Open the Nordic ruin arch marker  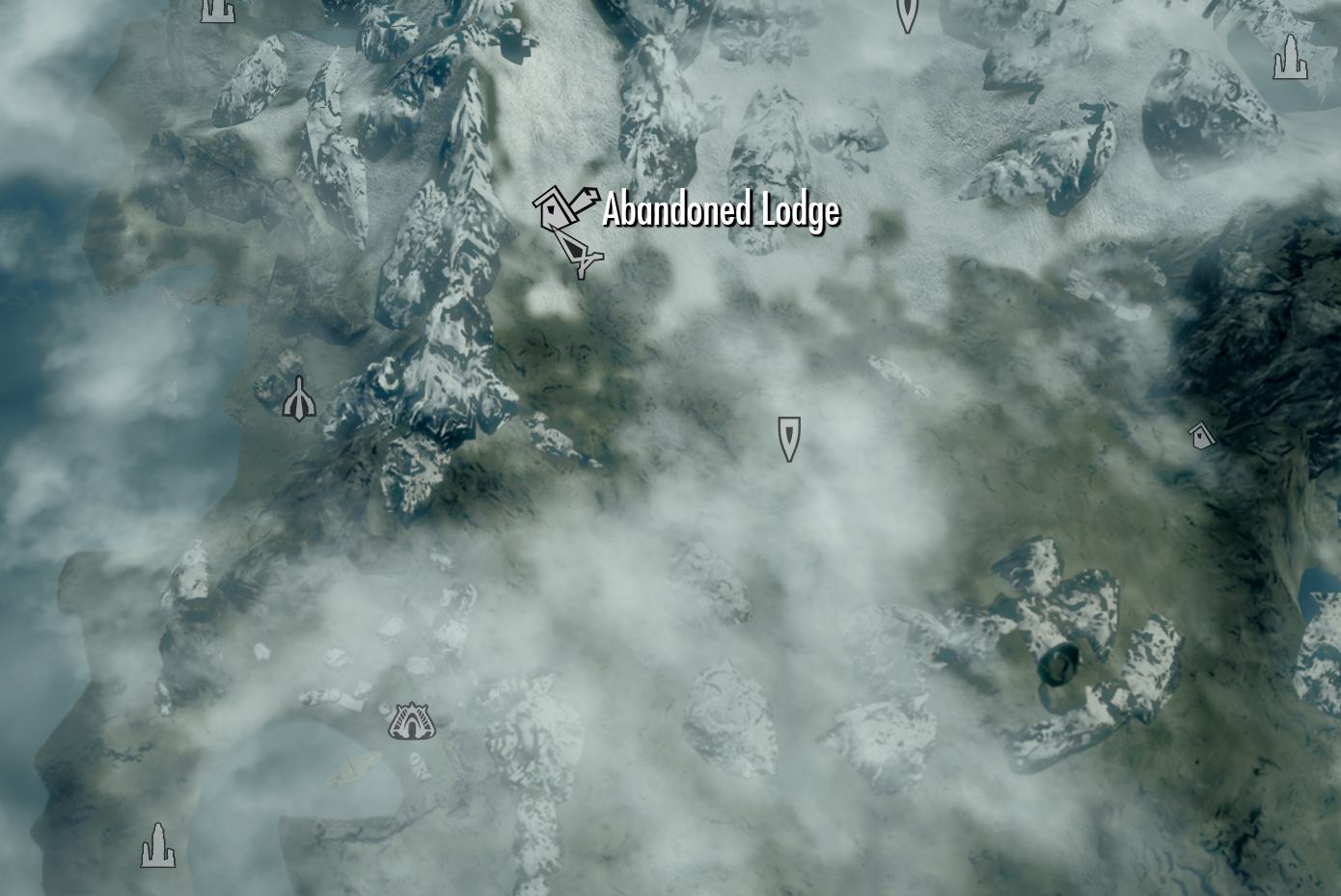[x=412, y=720]
